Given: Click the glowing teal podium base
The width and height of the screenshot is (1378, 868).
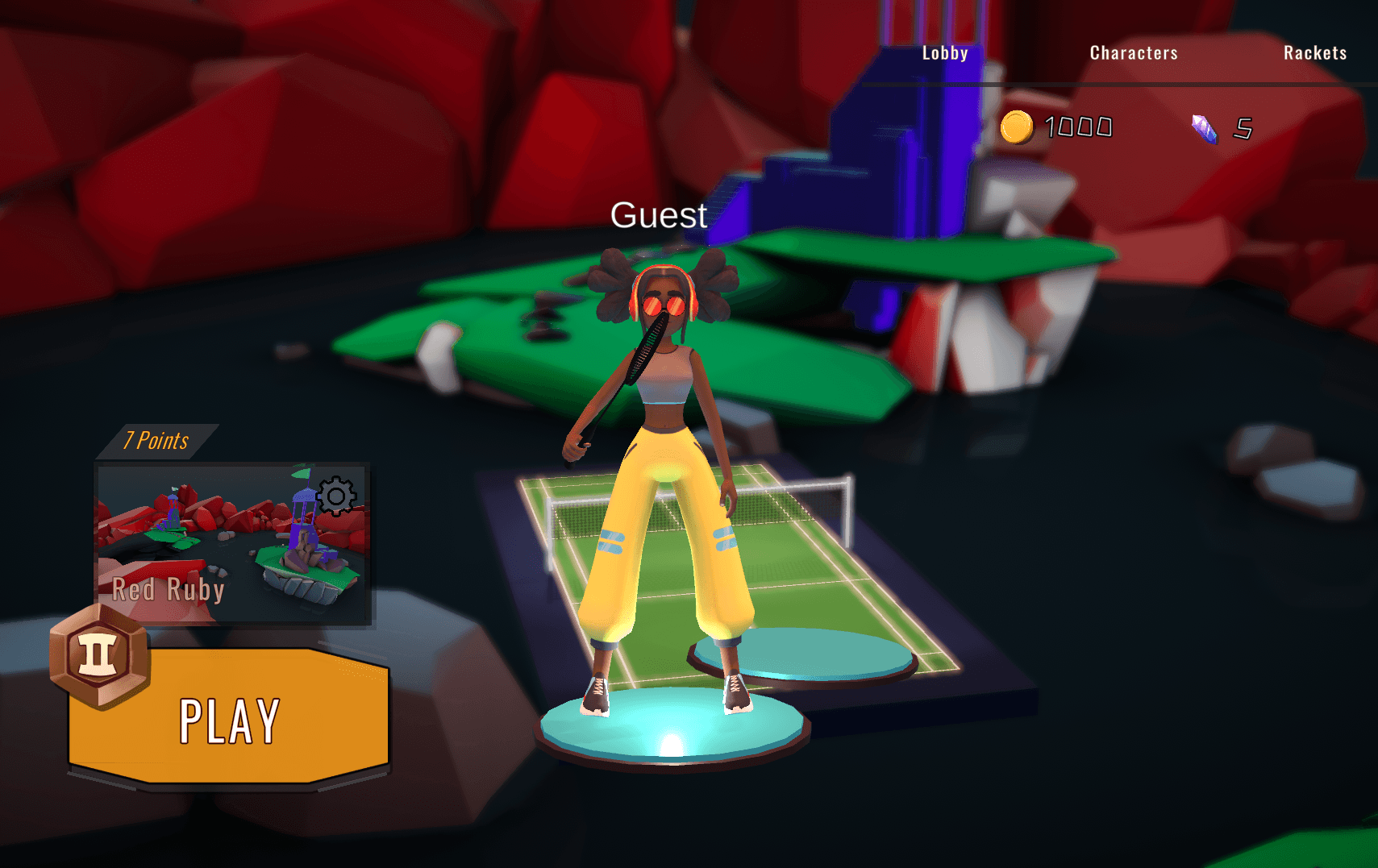Looking at the screenshot, I should click(673, 729).
